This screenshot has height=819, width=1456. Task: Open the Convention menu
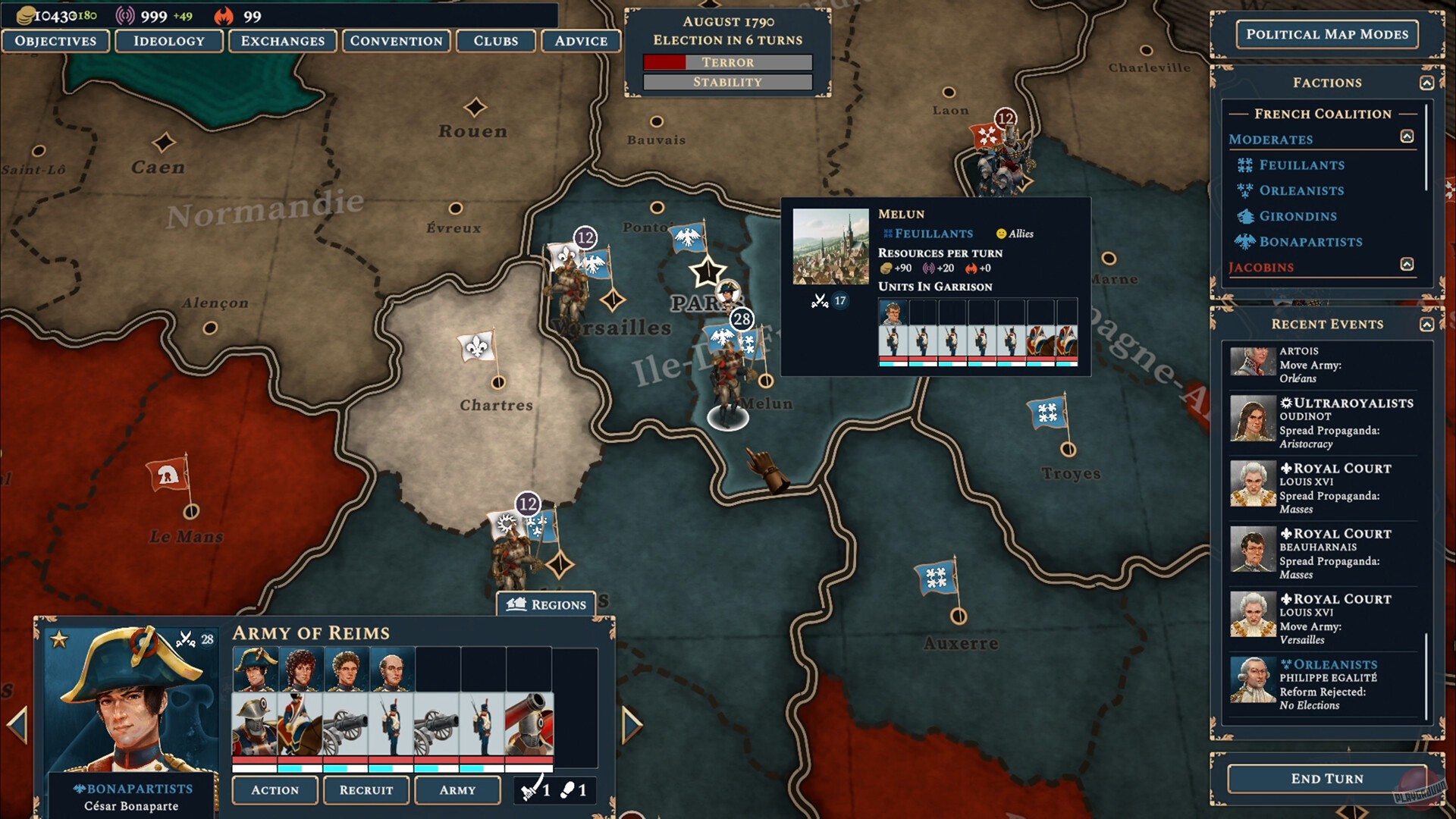(x=395, y=41)
